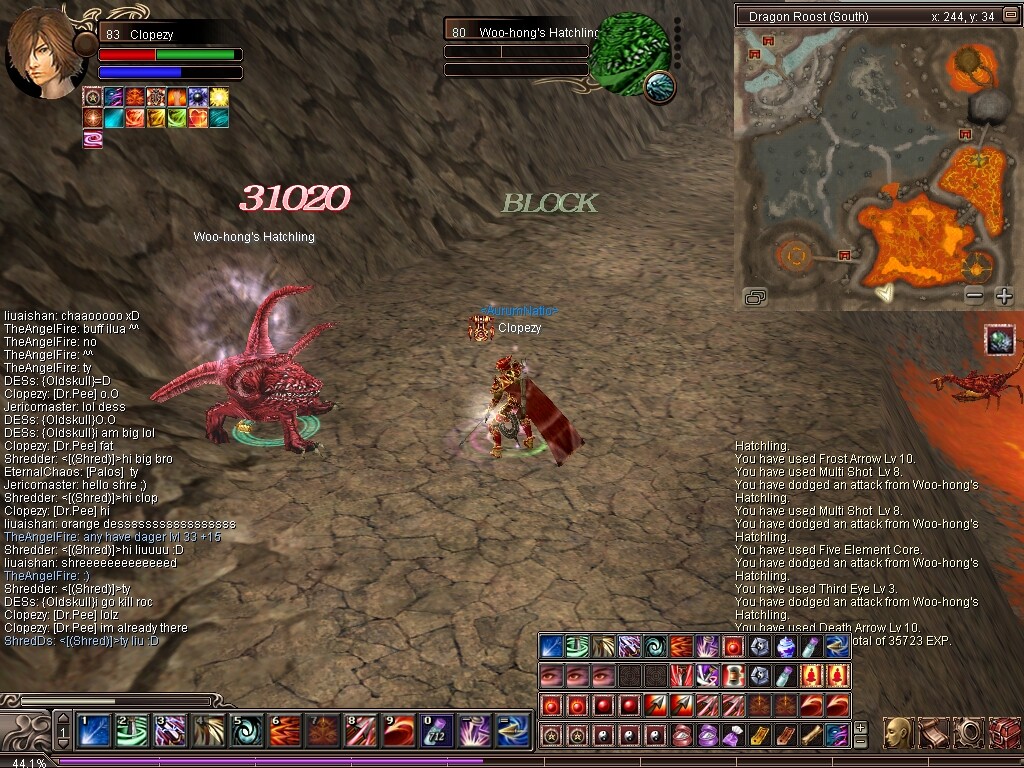Open the character info bald-head icon

click(898, 733)
